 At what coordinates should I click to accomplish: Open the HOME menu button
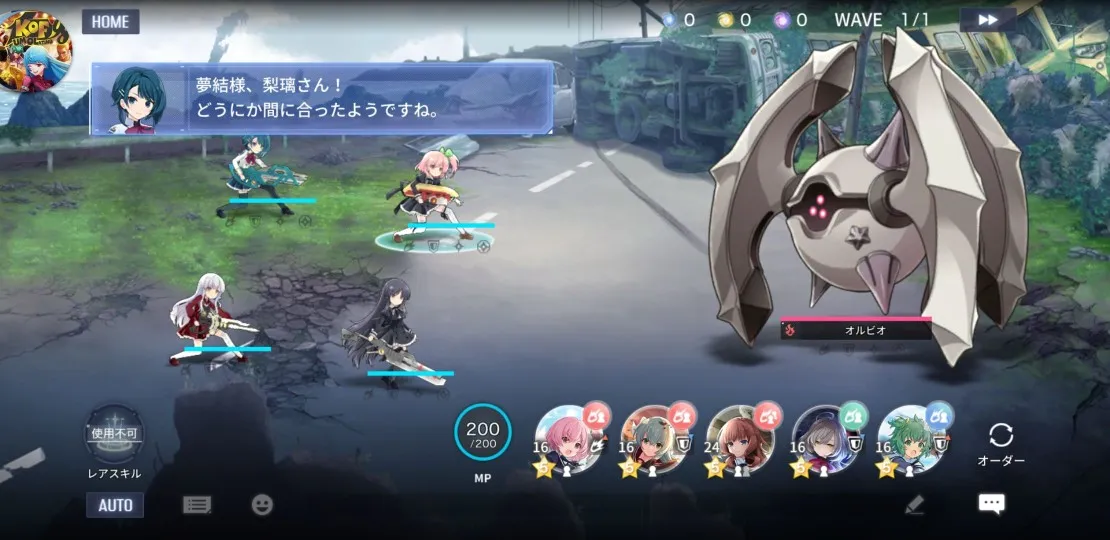click(110, 22)
